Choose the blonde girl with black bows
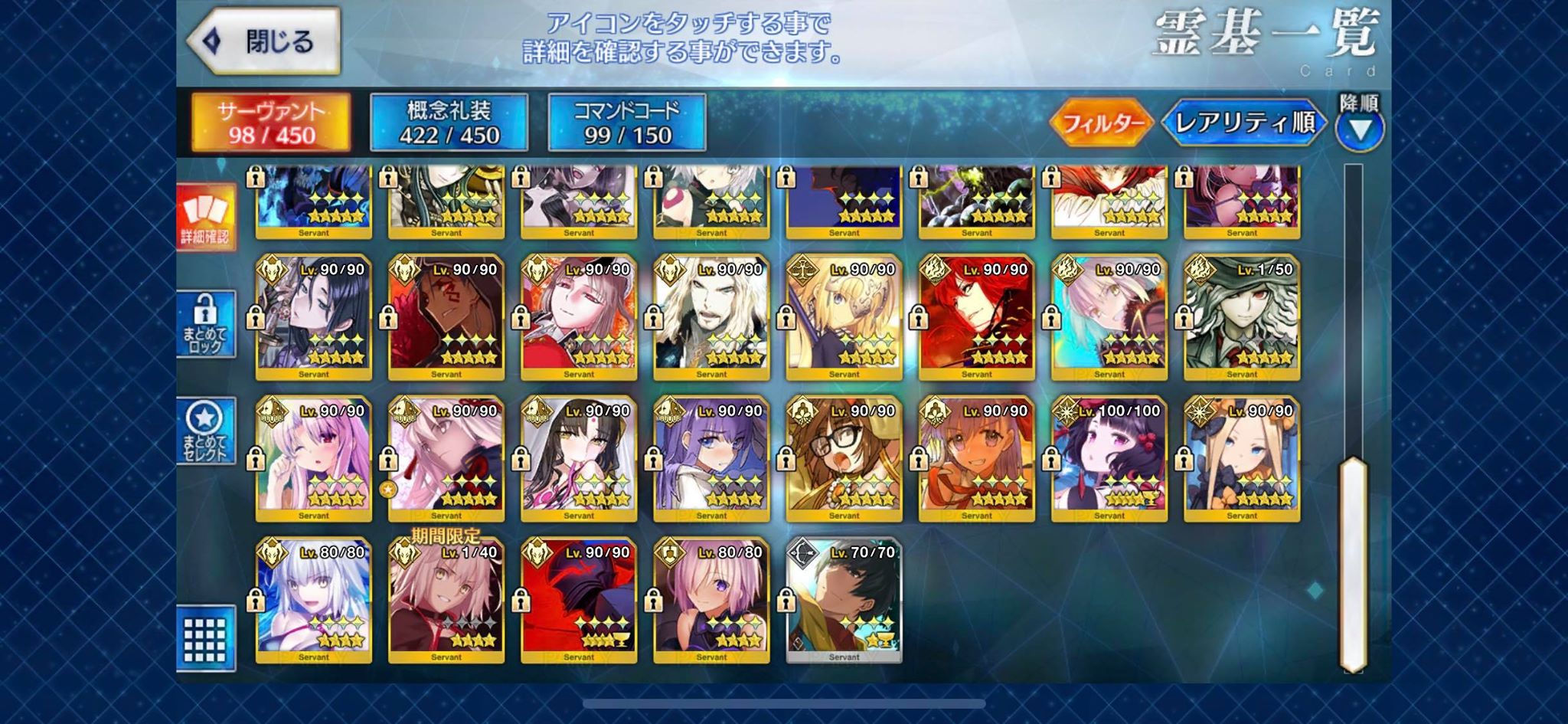This screenshot has height=724, width=1568. click(1242, 458)
